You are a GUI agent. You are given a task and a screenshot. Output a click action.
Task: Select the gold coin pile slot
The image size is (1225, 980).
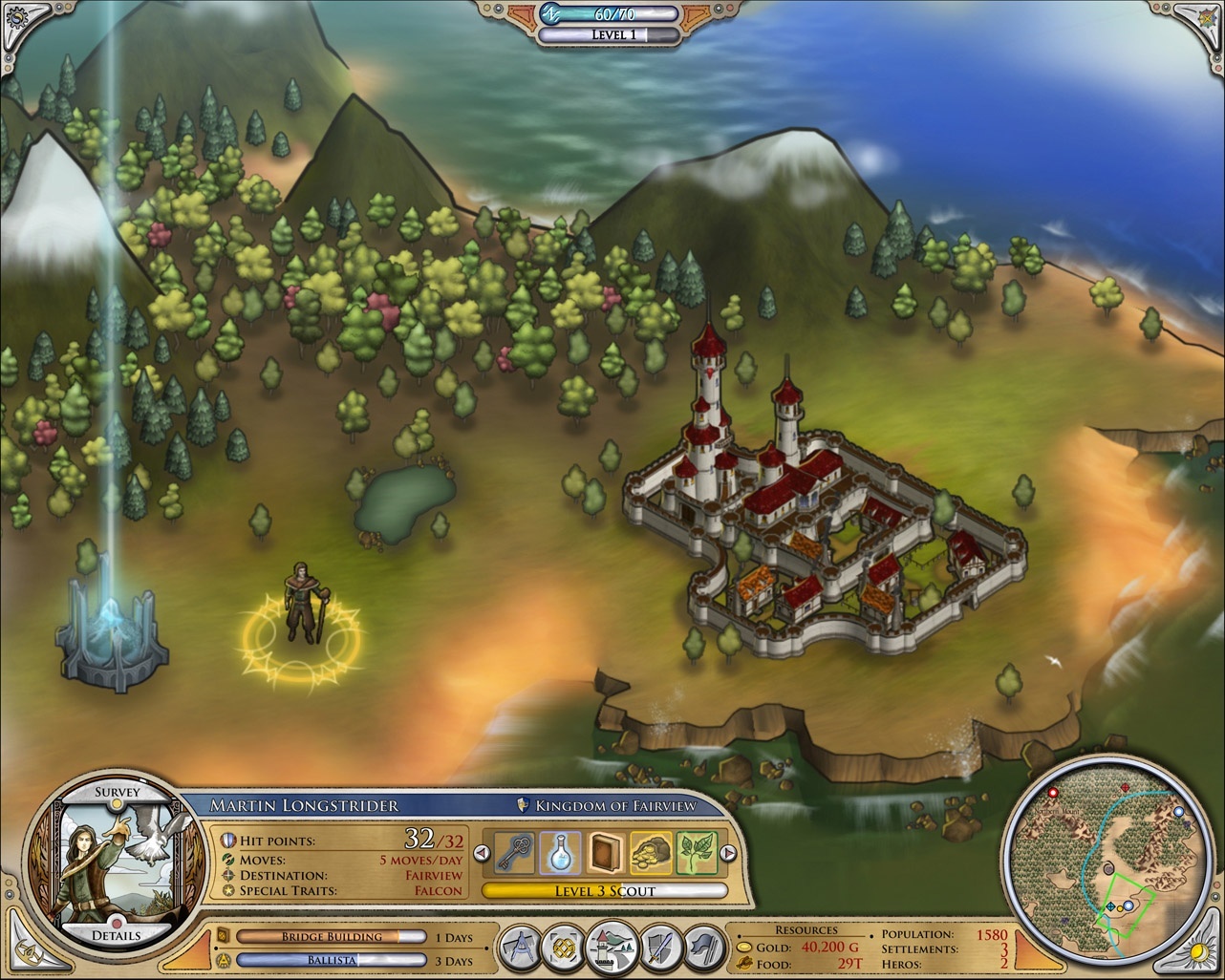[x=651, y=853]
